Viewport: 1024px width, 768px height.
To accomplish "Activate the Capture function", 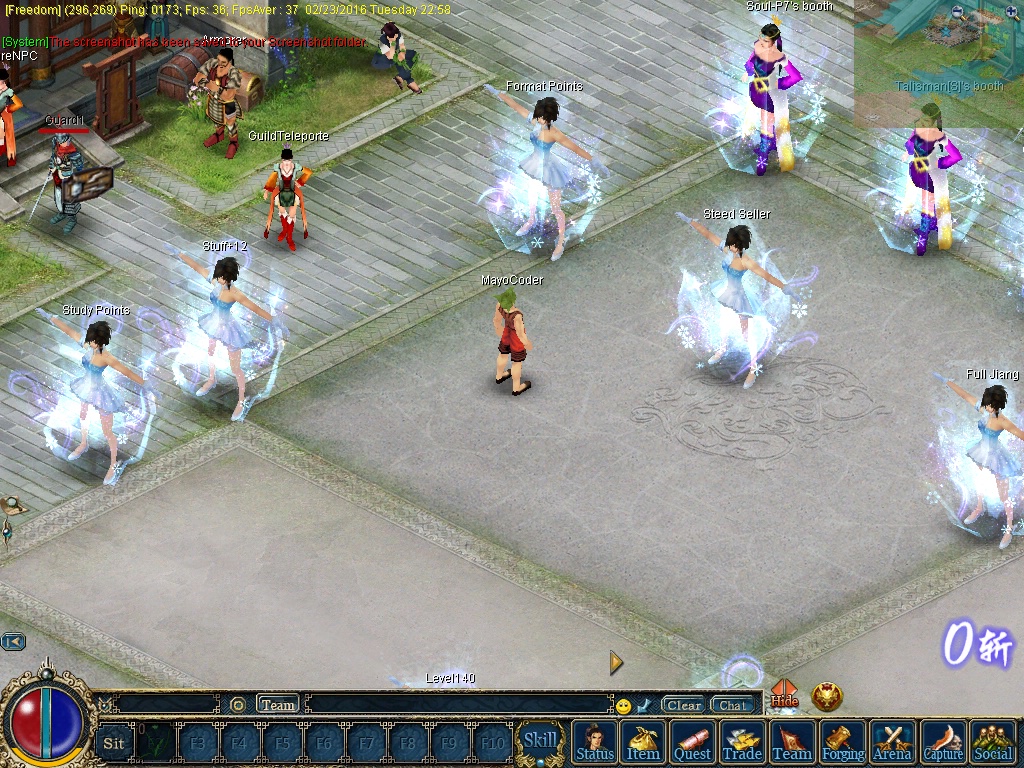I will (943, 742).
